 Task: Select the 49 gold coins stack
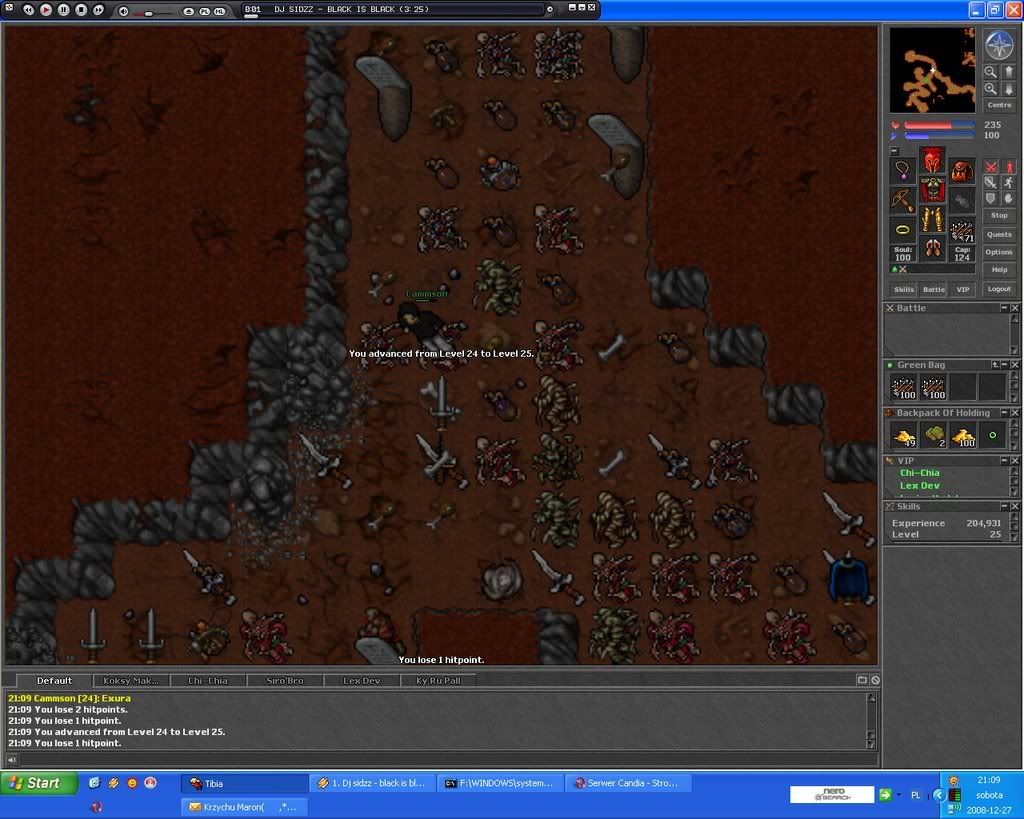904,436
